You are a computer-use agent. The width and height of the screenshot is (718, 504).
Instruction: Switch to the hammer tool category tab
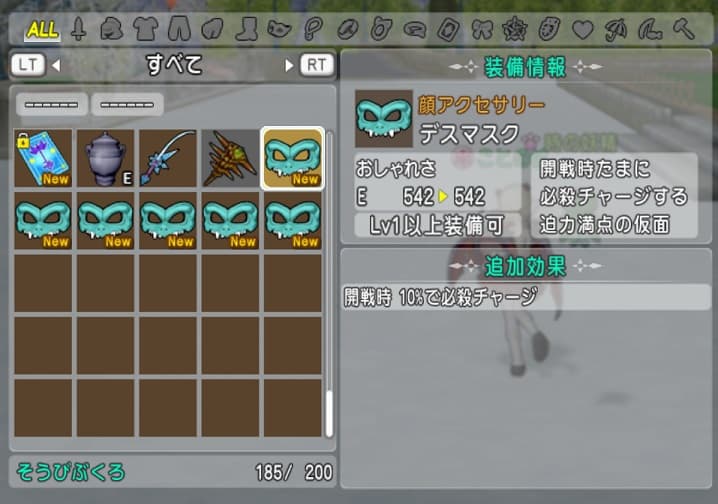tap(684, 29)
